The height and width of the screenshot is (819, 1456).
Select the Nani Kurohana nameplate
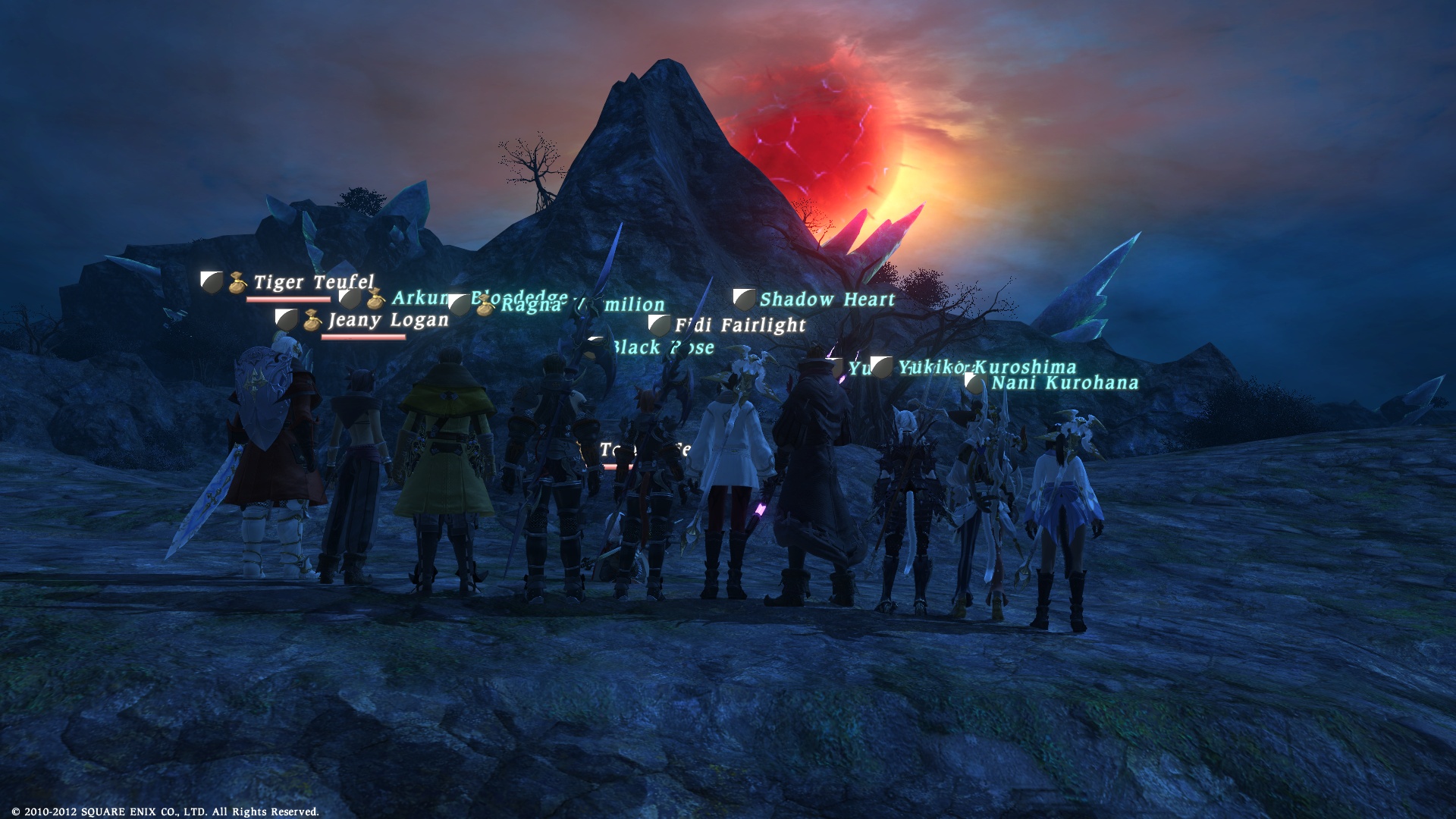tap(1064, 383)
